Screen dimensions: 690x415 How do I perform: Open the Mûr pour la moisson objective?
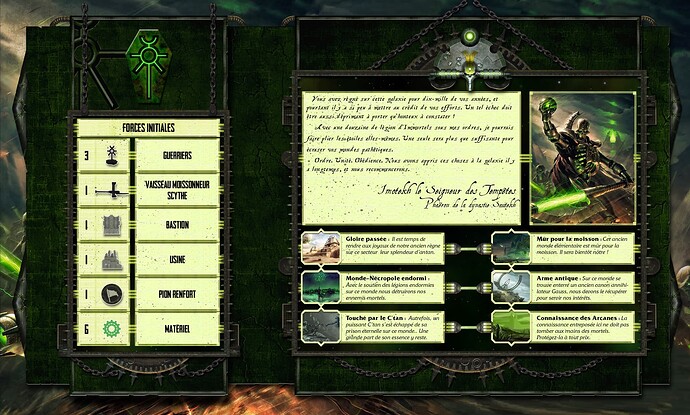pyautogui.click(x=565, y=248)
